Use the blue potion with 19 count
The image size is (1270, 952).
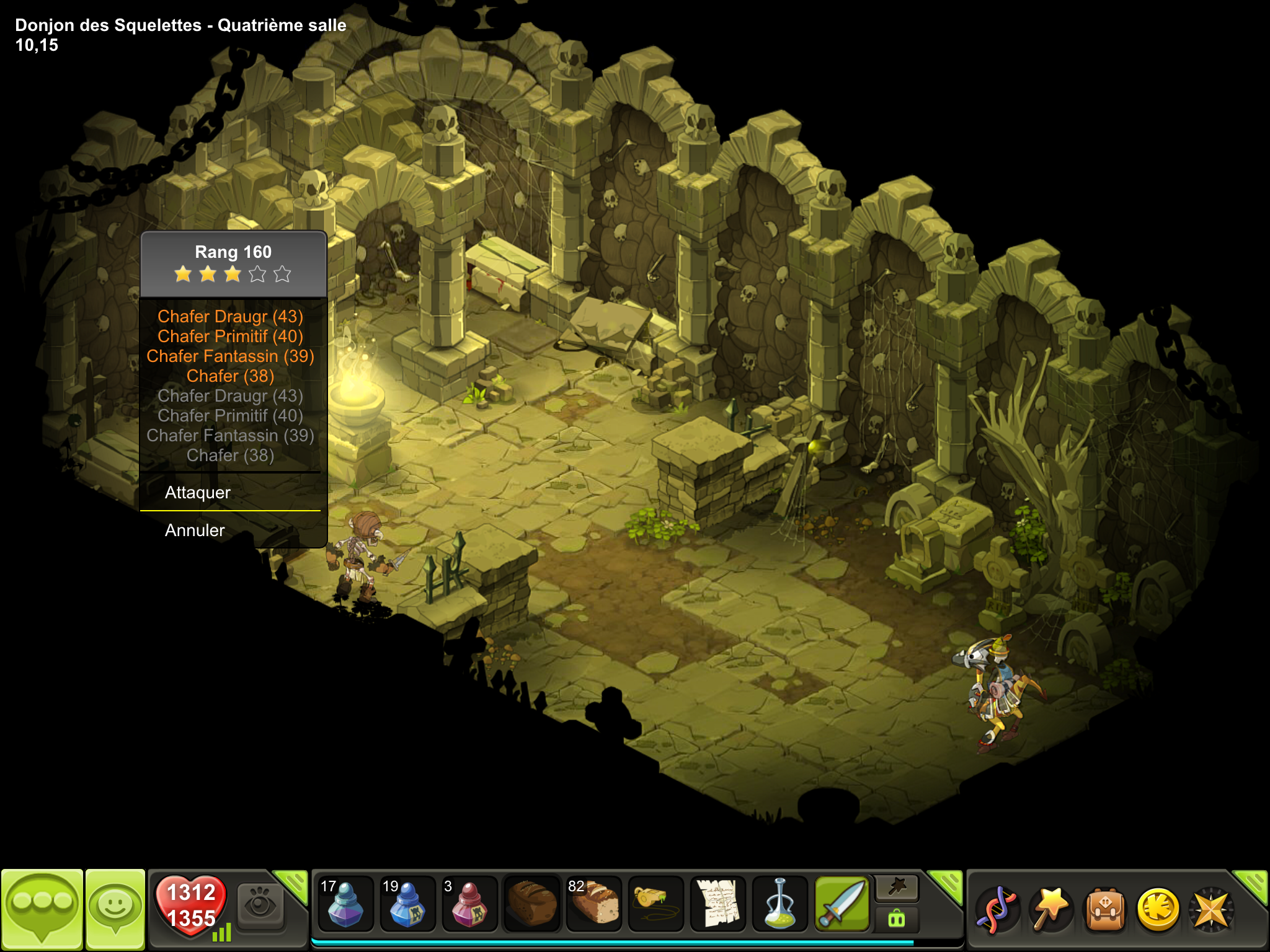(407, 905)
